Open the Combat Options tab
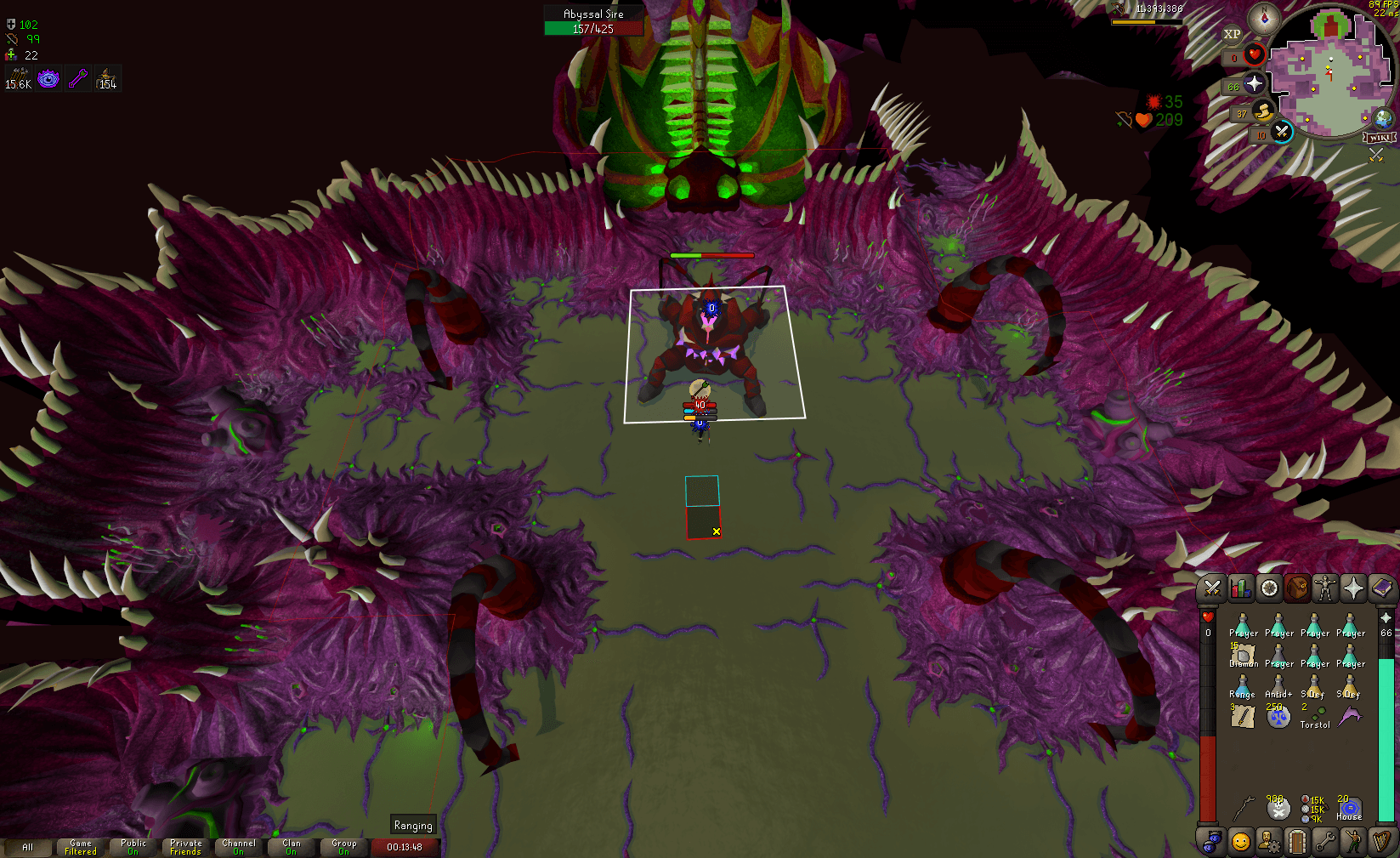The width and height of the screenshot is (1400, 858). point(1210,588)
